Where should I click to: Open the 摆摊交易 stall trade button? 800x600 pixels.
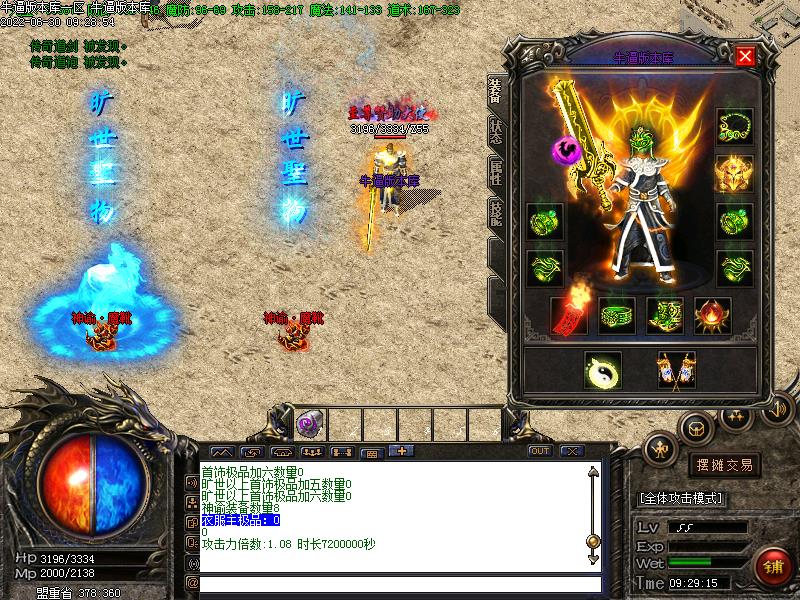724,465
